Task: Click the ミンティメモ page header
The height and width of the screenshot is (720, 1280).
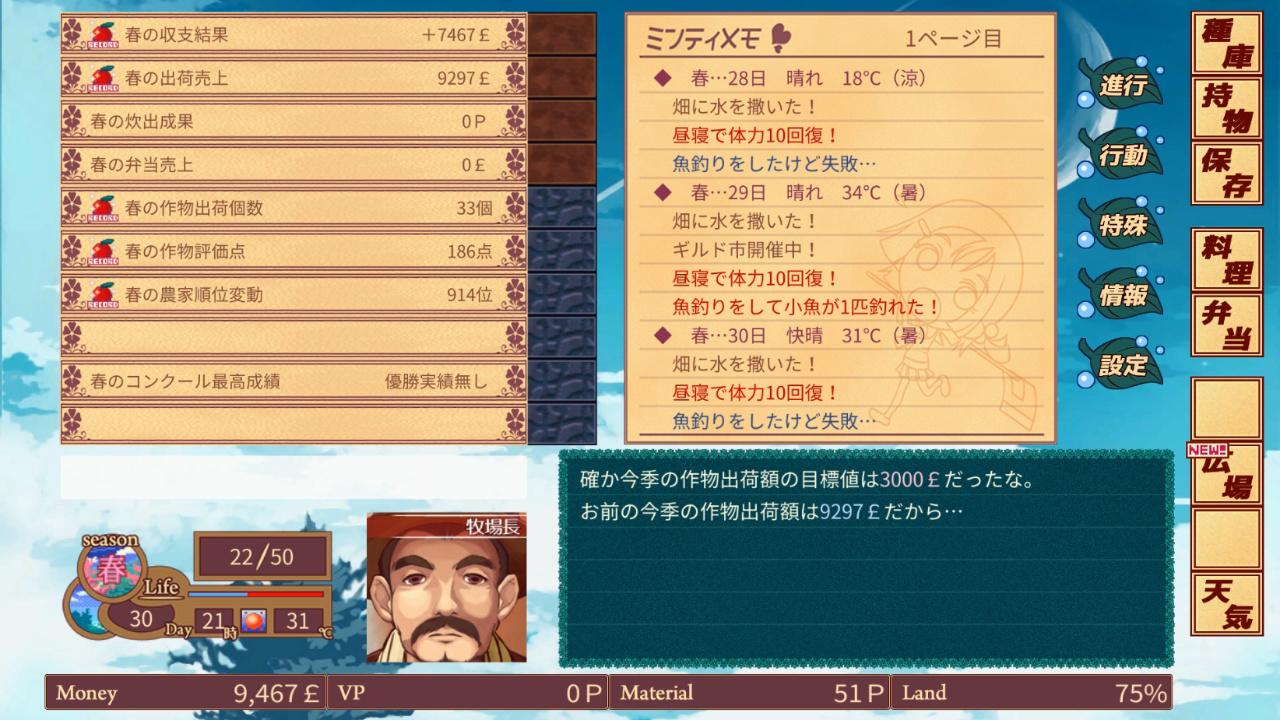Action: tap(840, 39)
